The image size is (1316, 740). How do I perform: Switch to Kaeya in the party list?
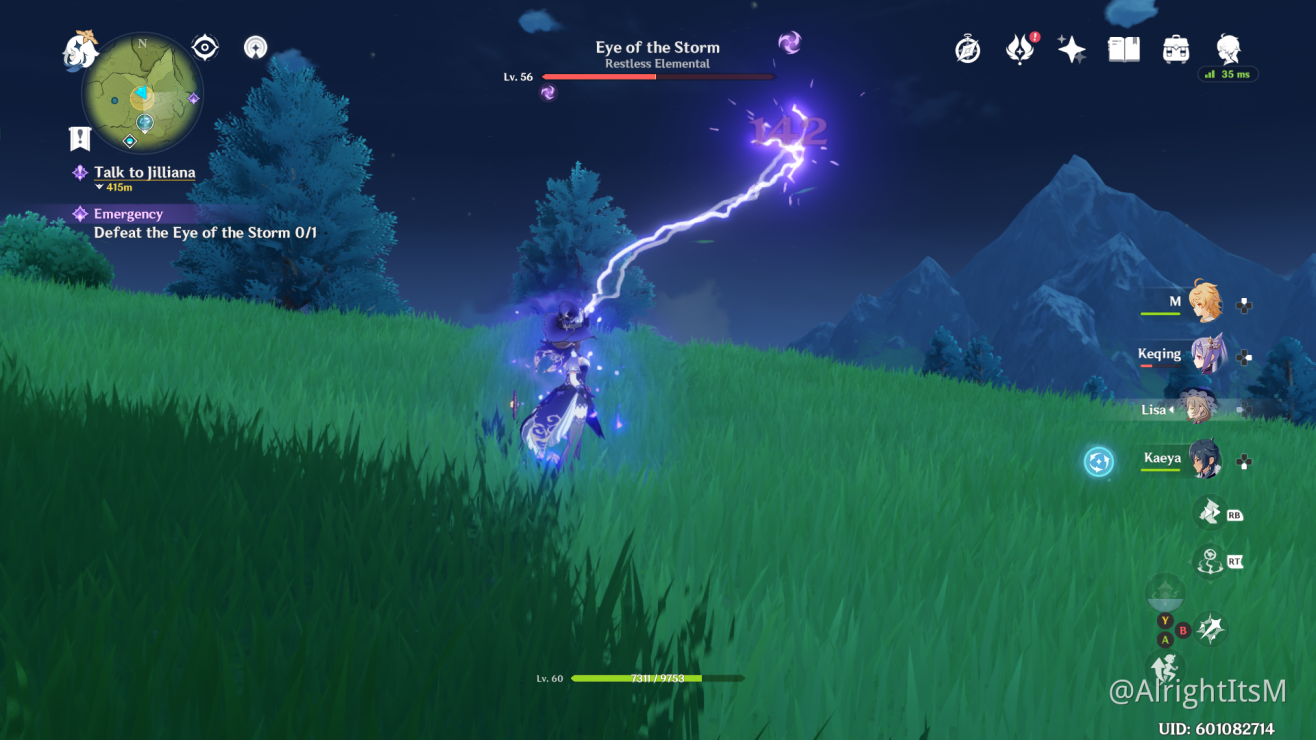[x=1204, y=460]
